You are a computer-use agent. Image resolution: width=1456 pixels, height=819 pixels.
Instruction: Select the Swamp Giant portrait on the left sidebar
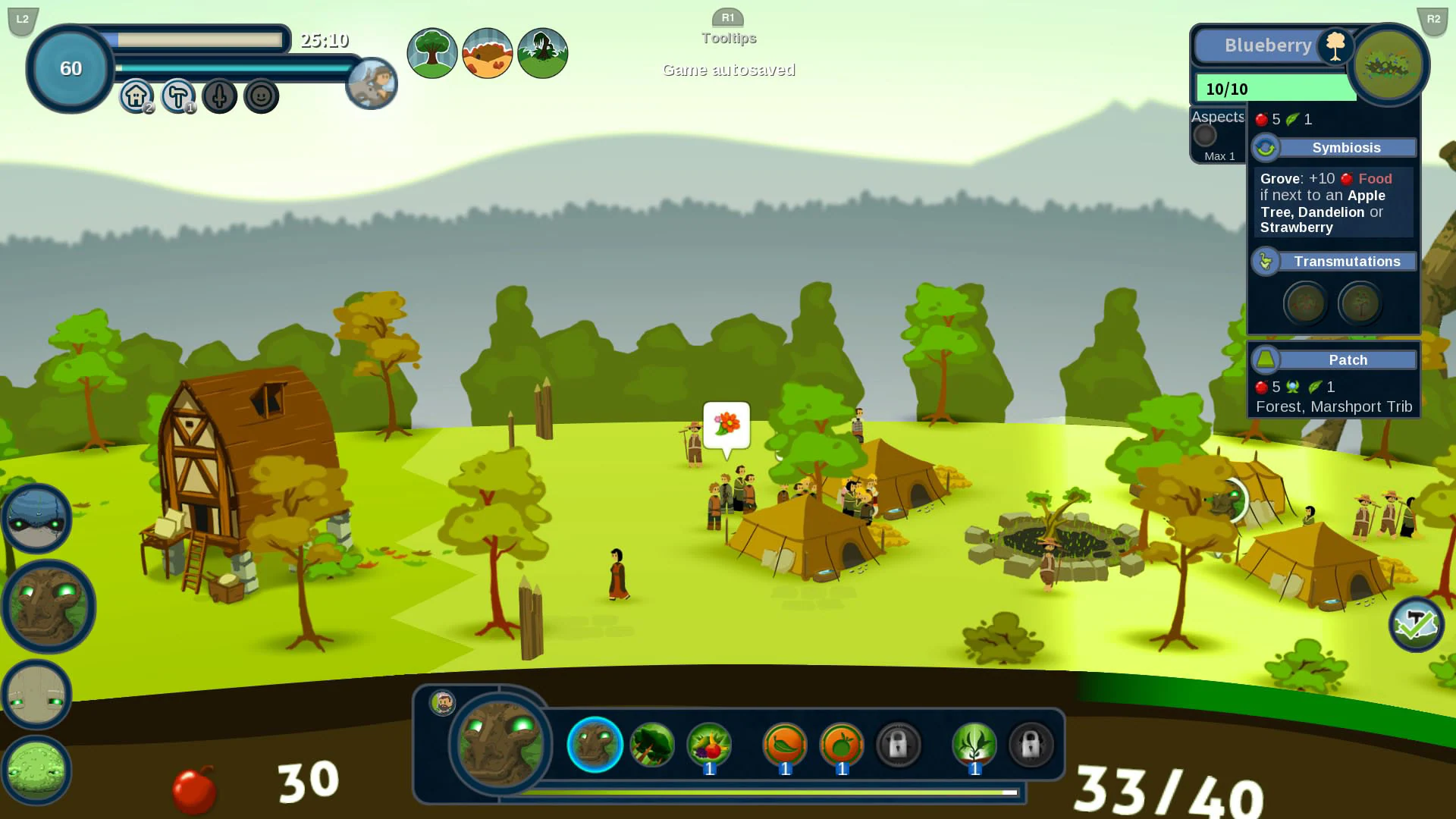tap(36, 771)
